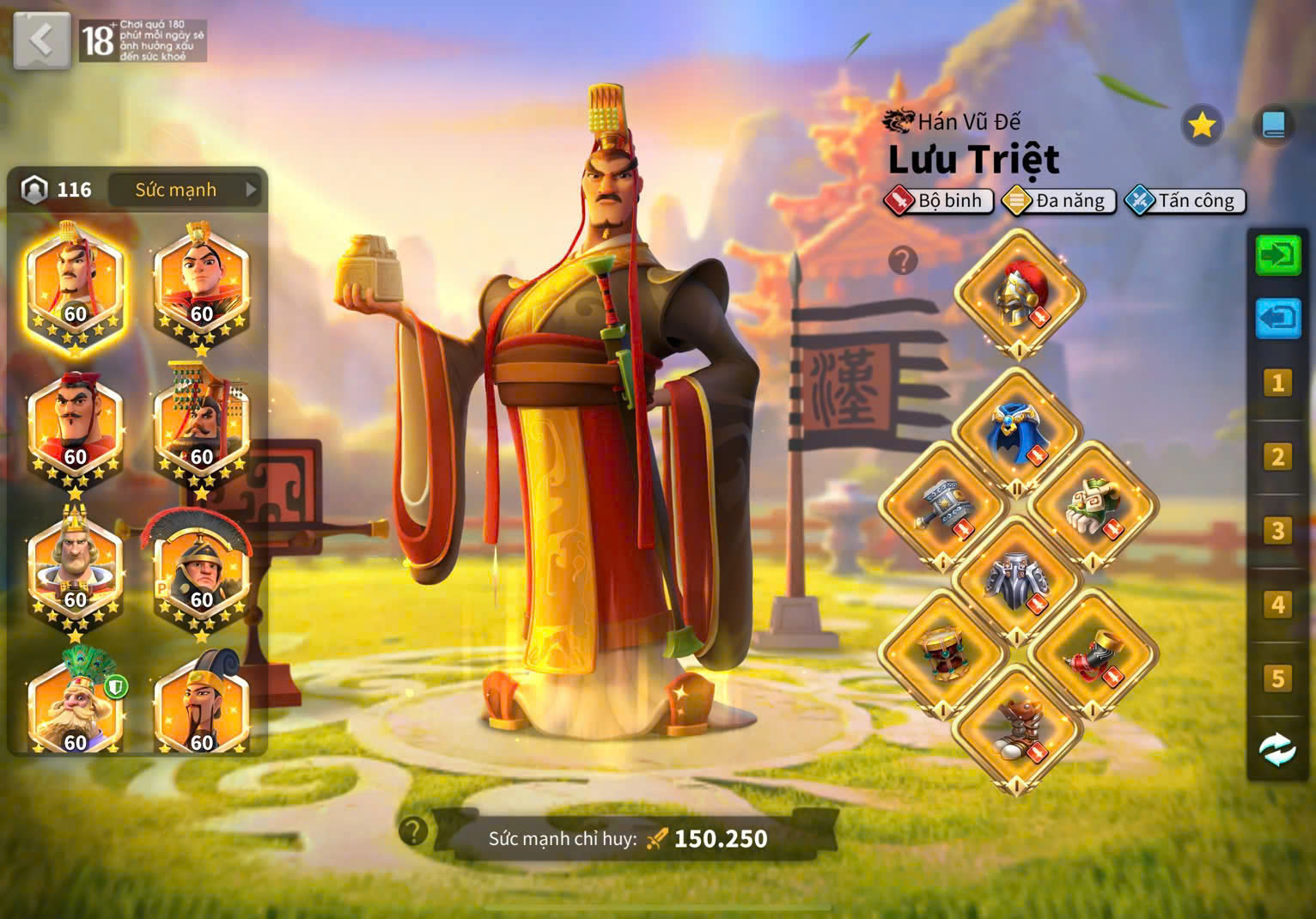Click the green enter battle arrow icon
This screenshot has height=919, width=1316.
pos(1278,255)
